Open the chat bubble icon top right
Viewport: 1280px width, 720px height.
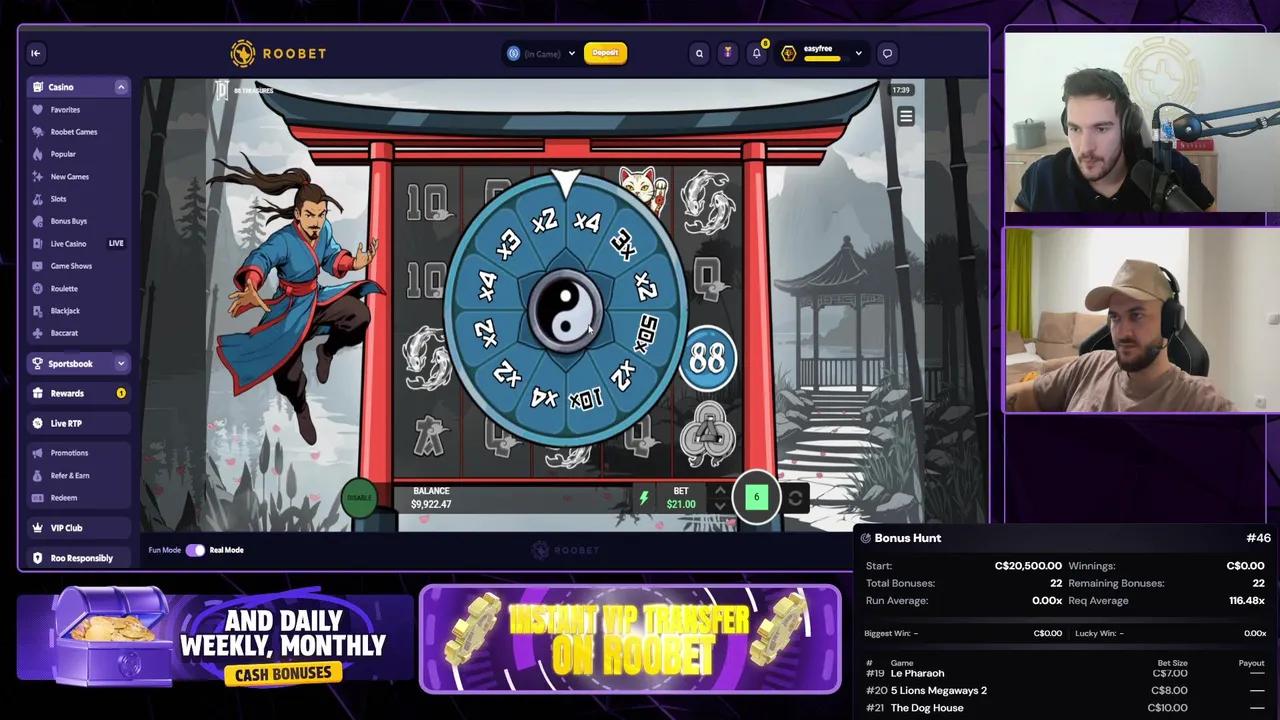point(887,53)
